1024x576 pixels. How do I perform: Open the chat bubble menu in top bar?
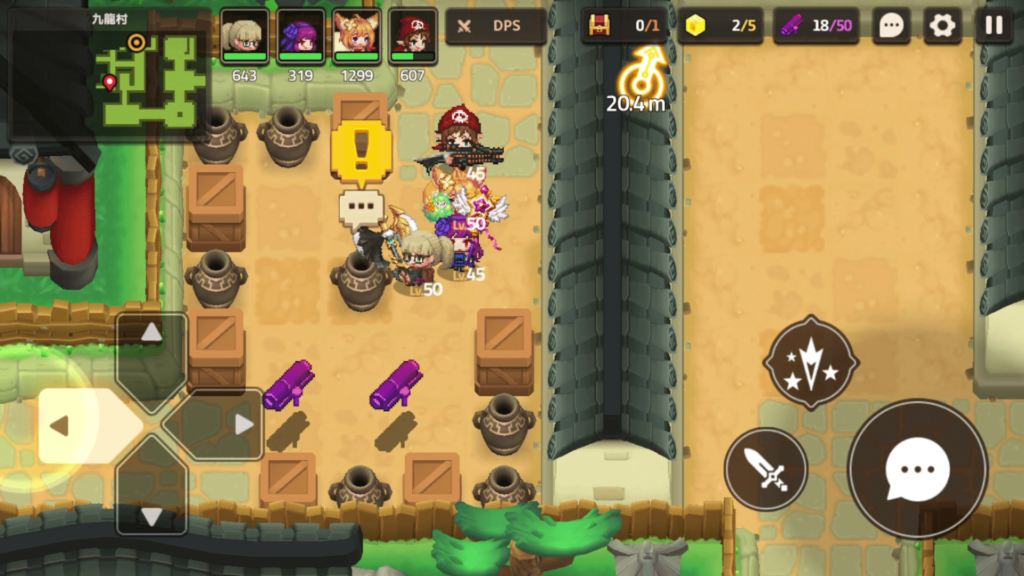(x=891, y=26)
